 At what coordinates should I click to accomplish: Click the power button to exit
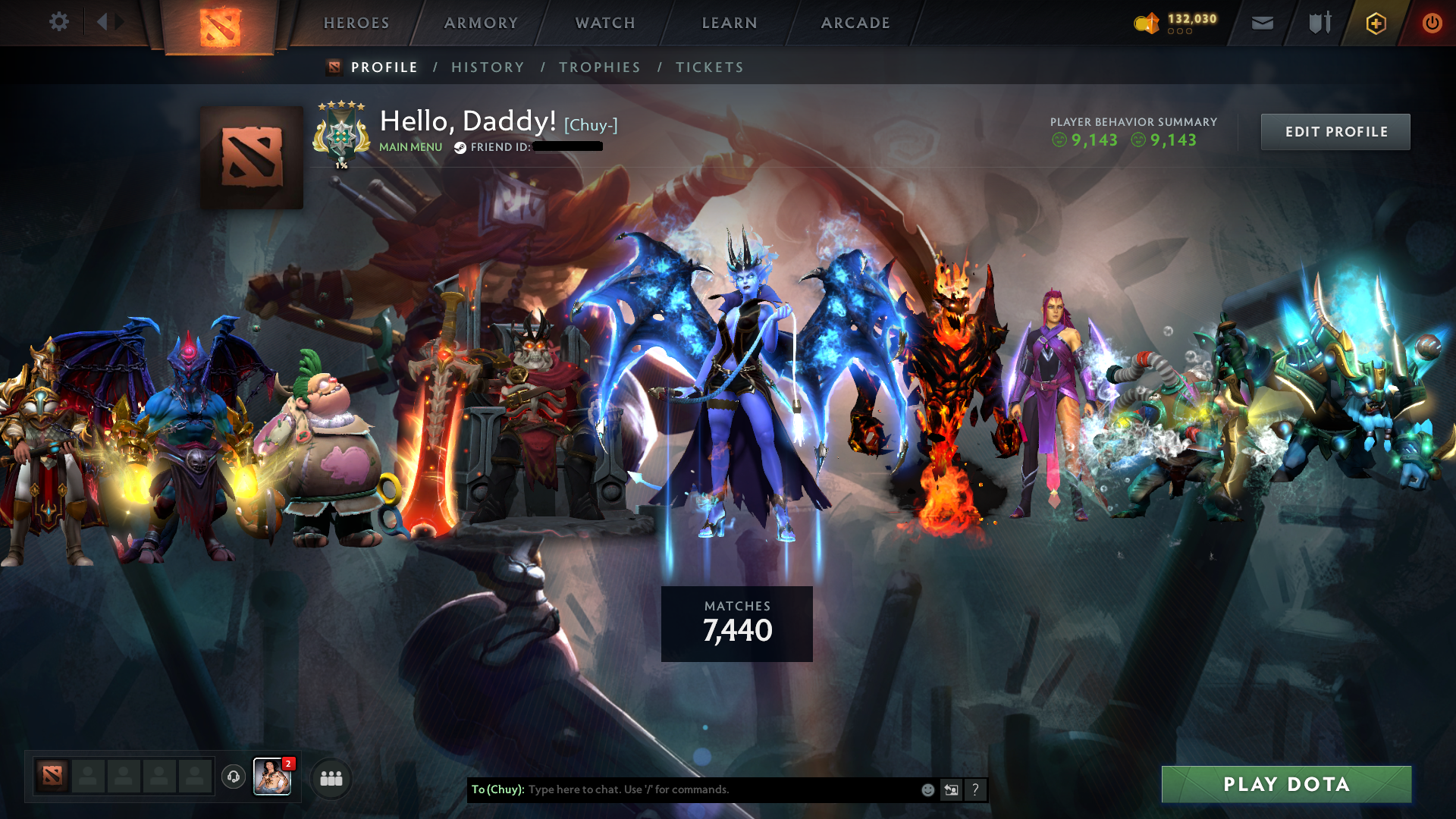(1432, 23)
